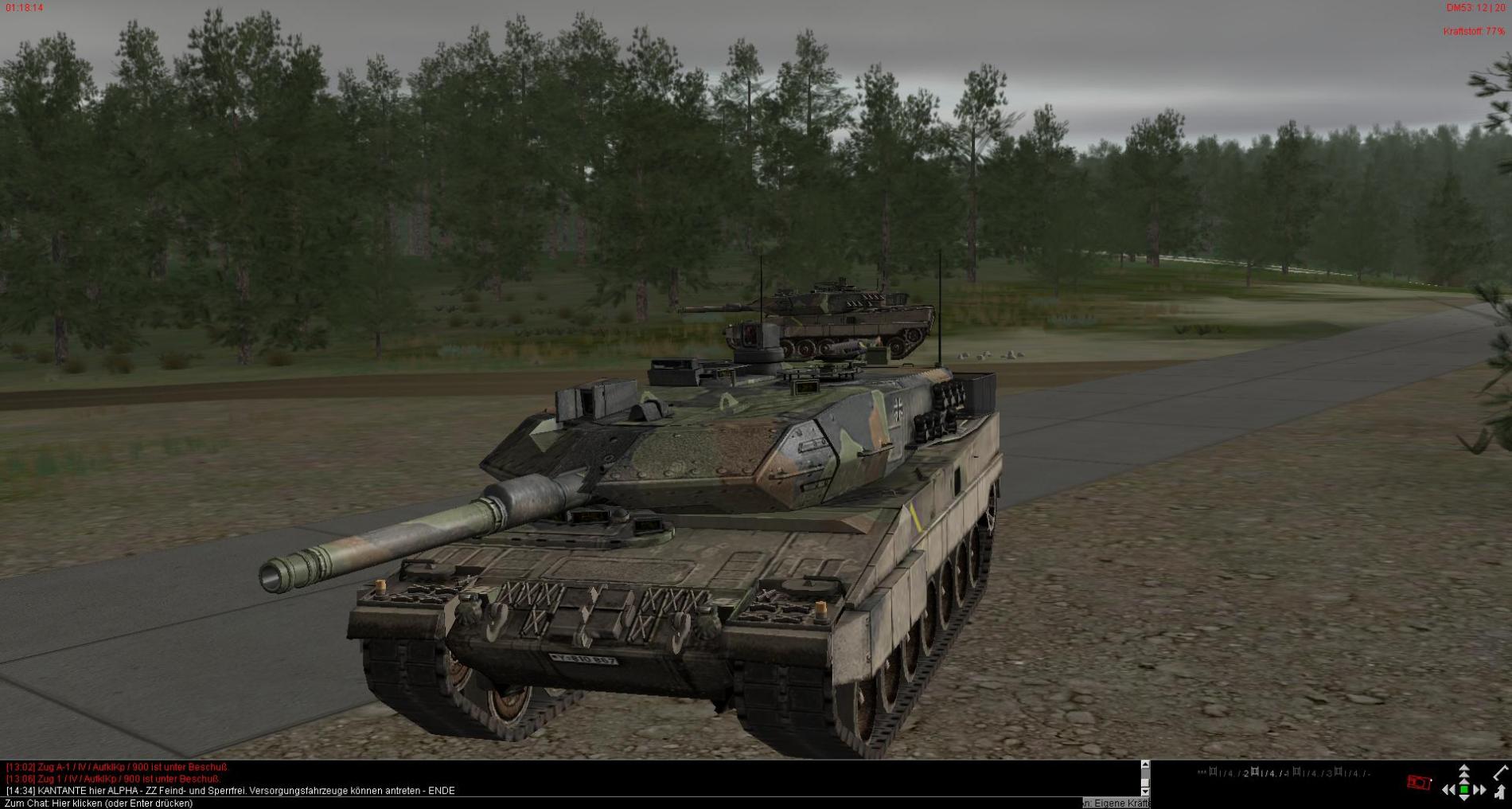Click the green stop square in movement controls
This screenshot has width=1512, height=809.
(1463, 790)
